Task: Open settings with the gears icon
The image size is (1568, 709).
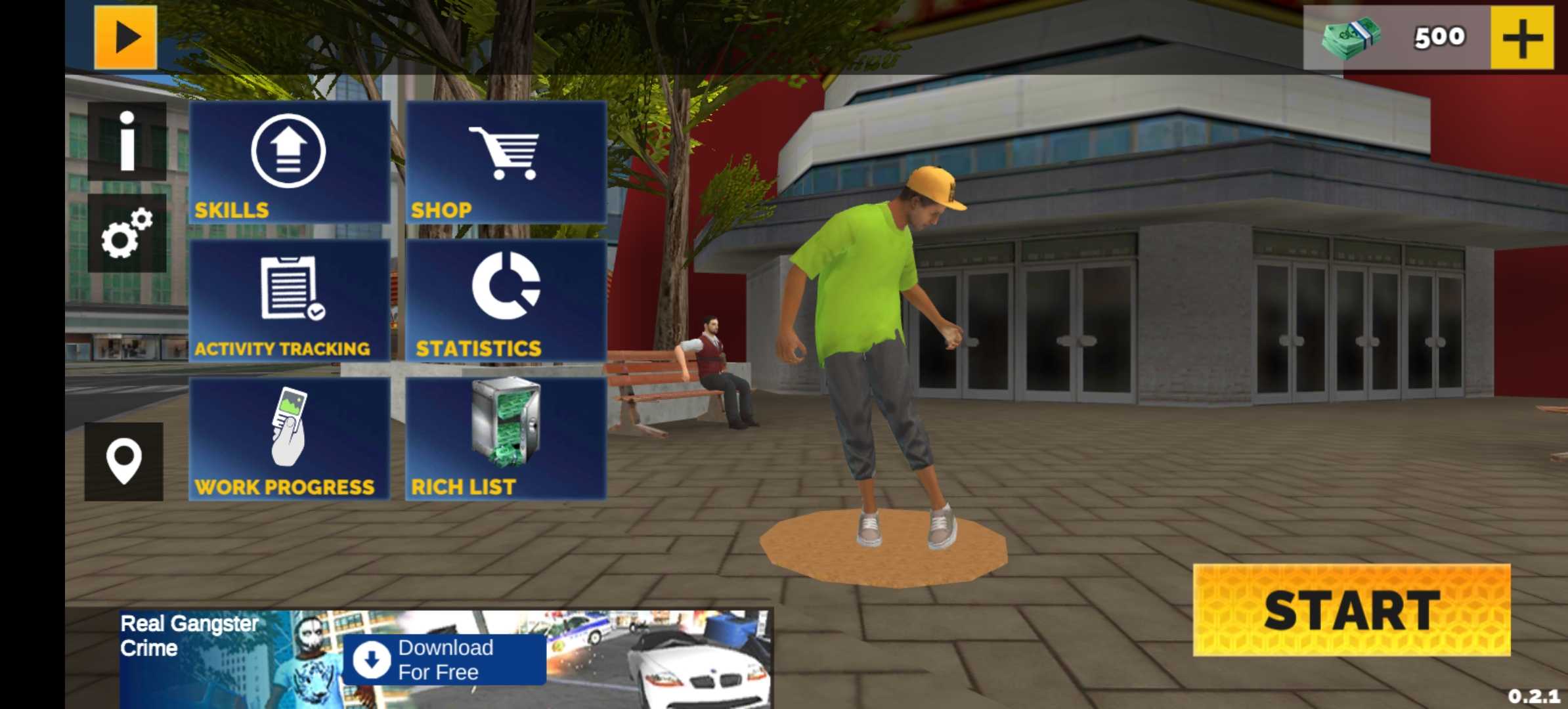Action: pyautogui.click(x=127, y=234)
